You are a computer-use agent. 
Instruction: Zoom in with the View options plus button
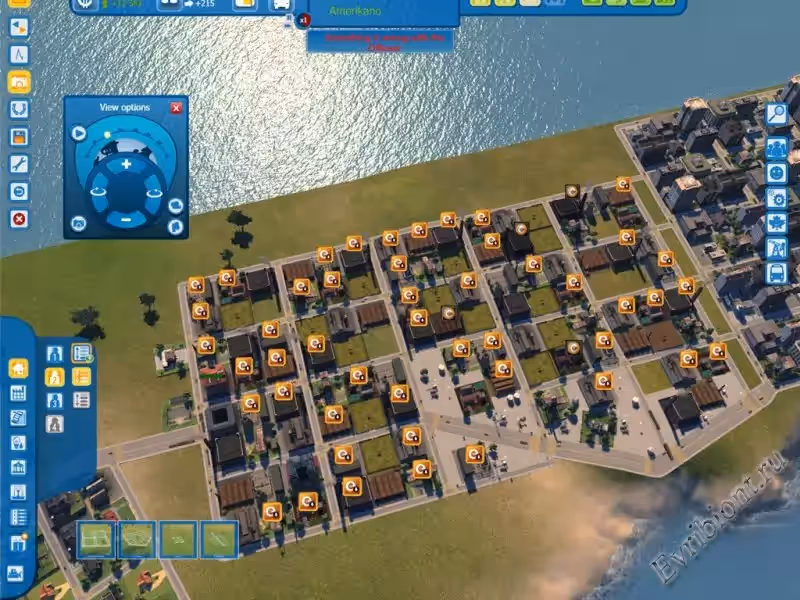coord(126,164)
